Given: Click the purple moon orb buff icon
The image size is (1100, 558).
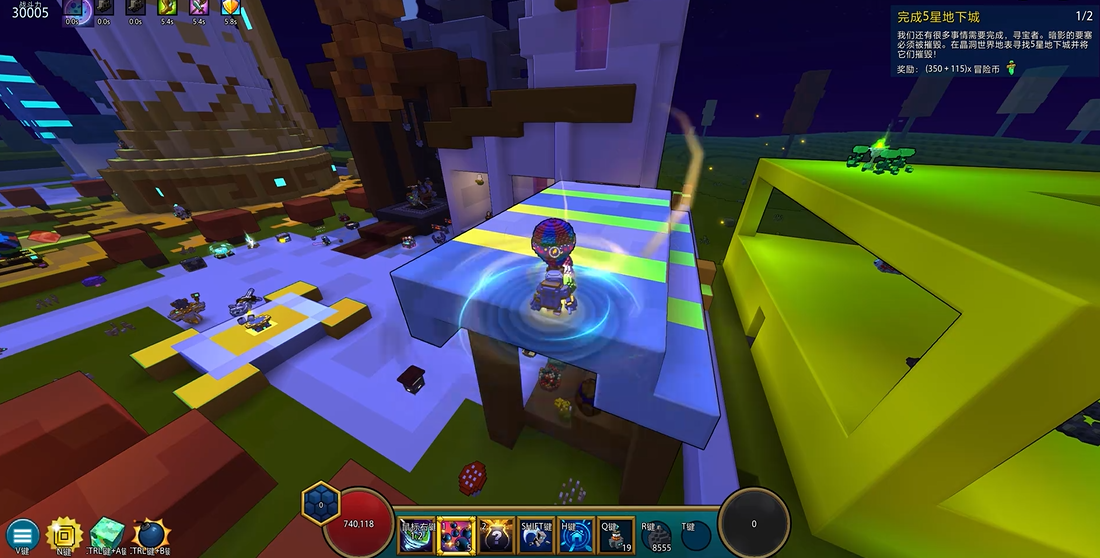Looking at the screenshot, I should pyautogui.click(x=76, y=10).
